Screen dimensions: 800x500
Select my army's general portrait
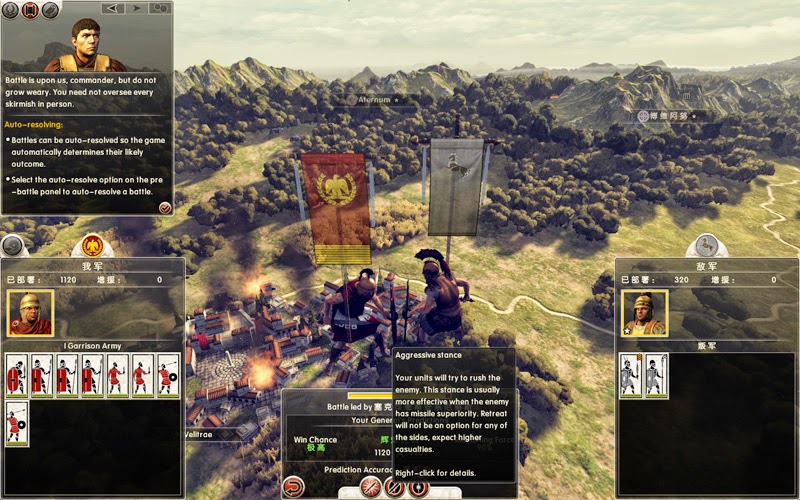point(30,313)
